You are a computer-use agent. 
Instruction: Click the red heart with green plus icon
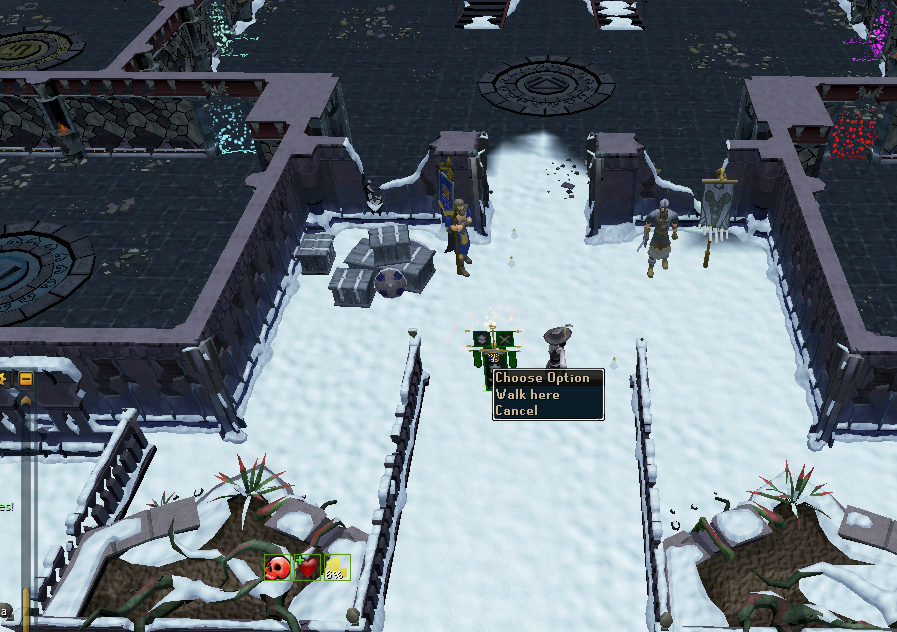tap(307, 568)
